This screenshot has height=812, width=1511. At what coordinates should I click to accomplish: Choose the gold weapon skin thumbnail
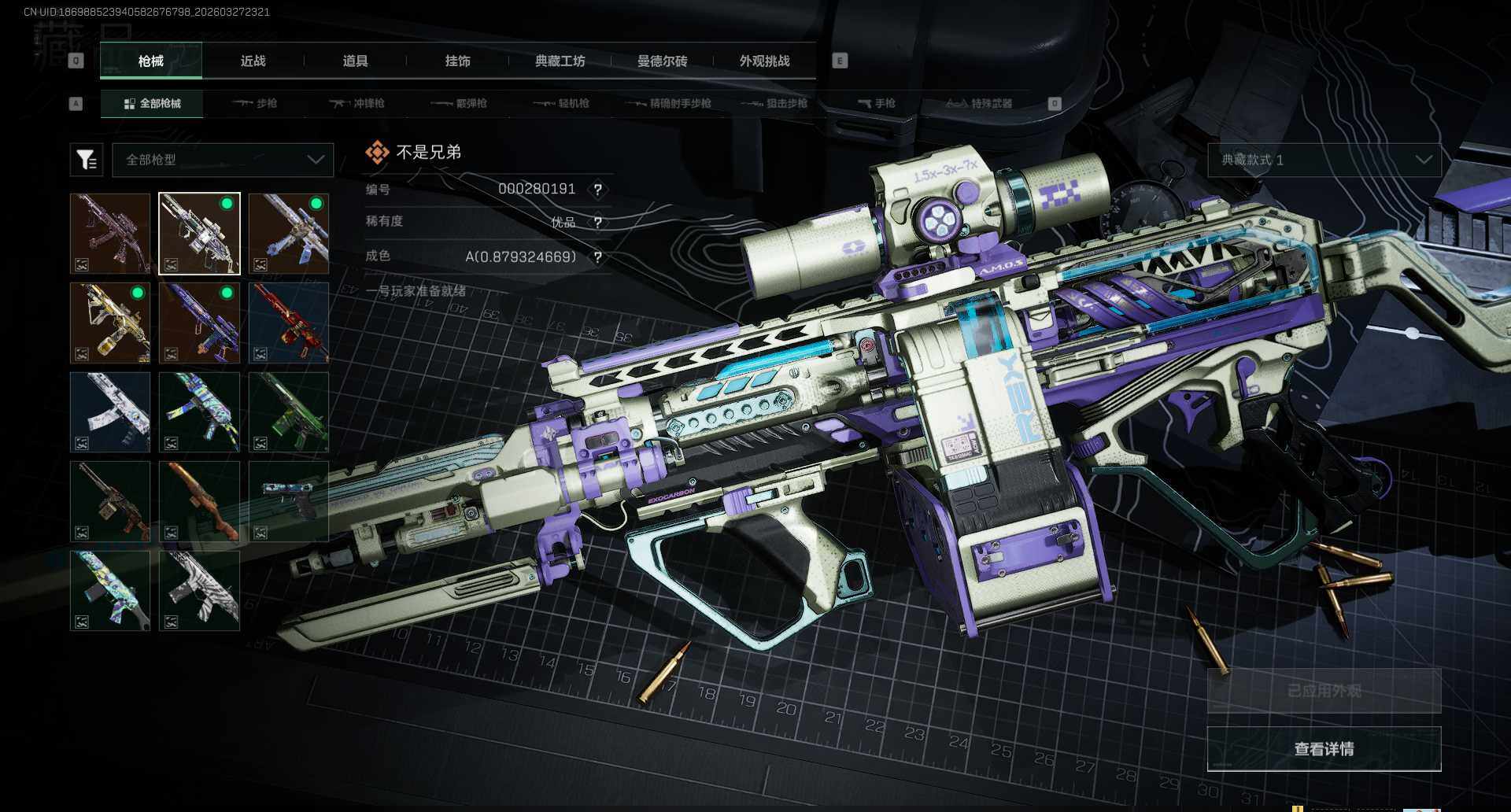(110, 323)
